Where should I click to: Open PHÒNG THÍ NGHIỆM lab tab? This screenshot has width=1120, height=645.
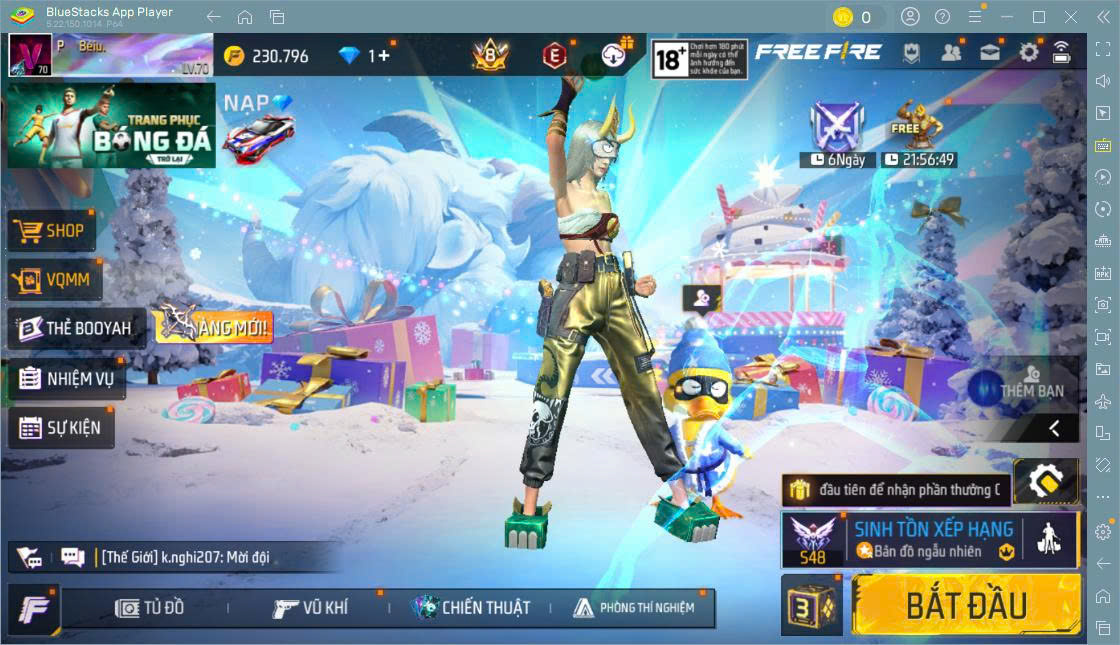click(634, 607)
